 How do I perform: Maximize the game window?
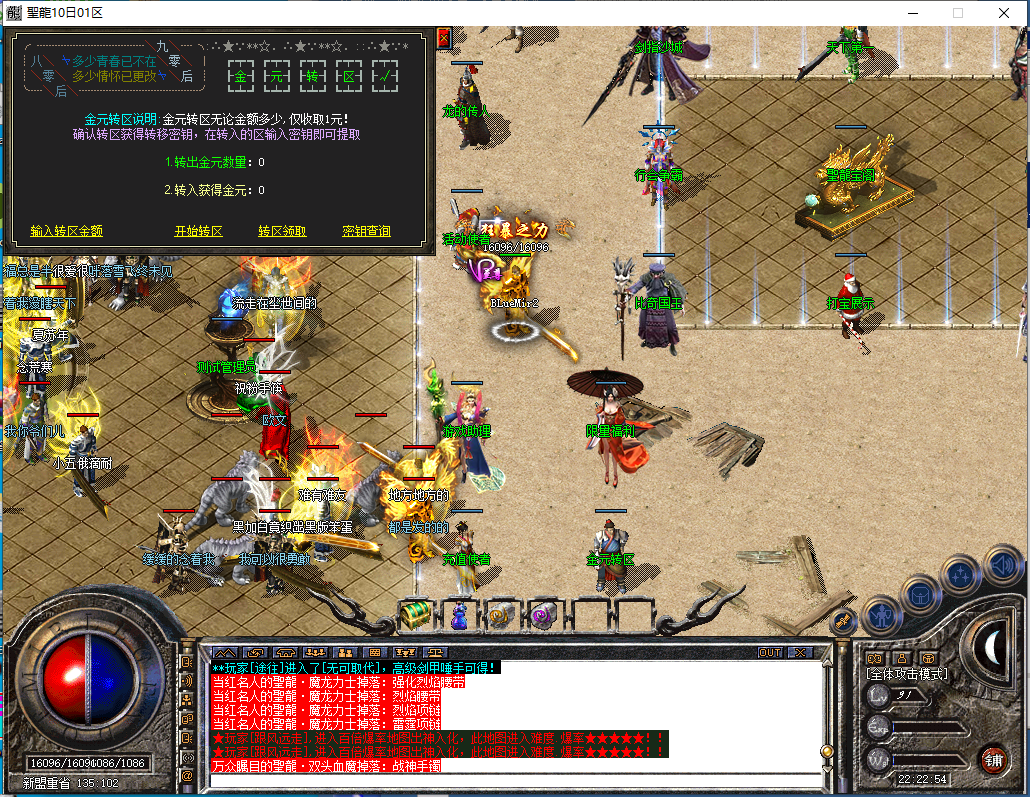click(x=957, y=13)
